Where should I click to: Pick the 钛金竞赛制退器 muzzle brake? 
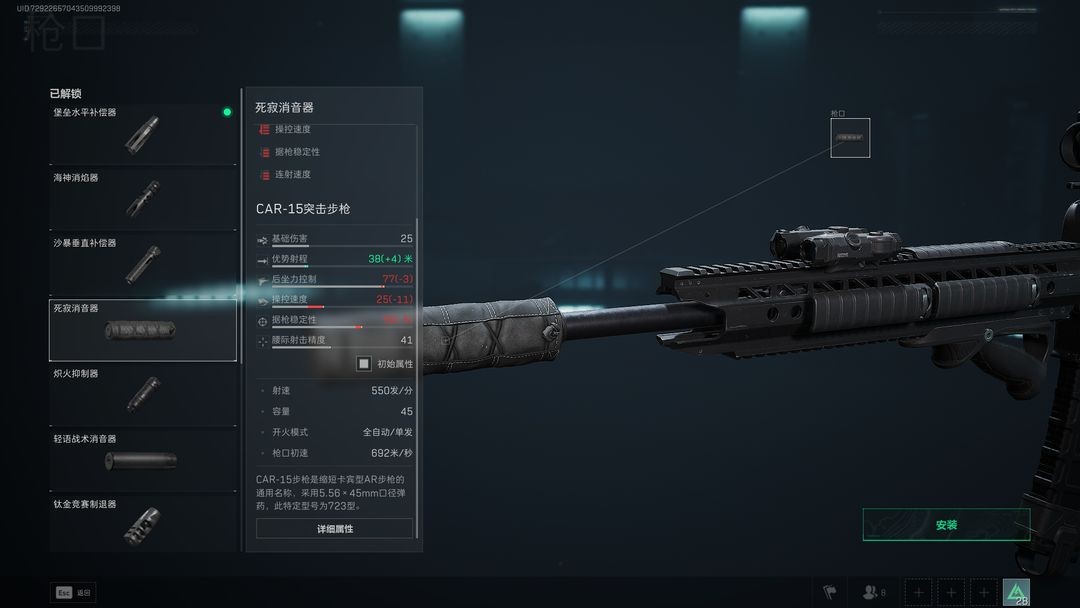coord(142,525)
